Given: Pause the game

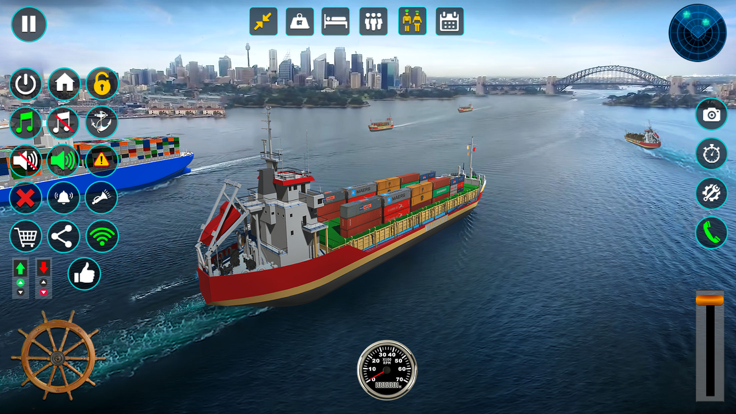Looking at the screenshot, I should coord(29,24).
